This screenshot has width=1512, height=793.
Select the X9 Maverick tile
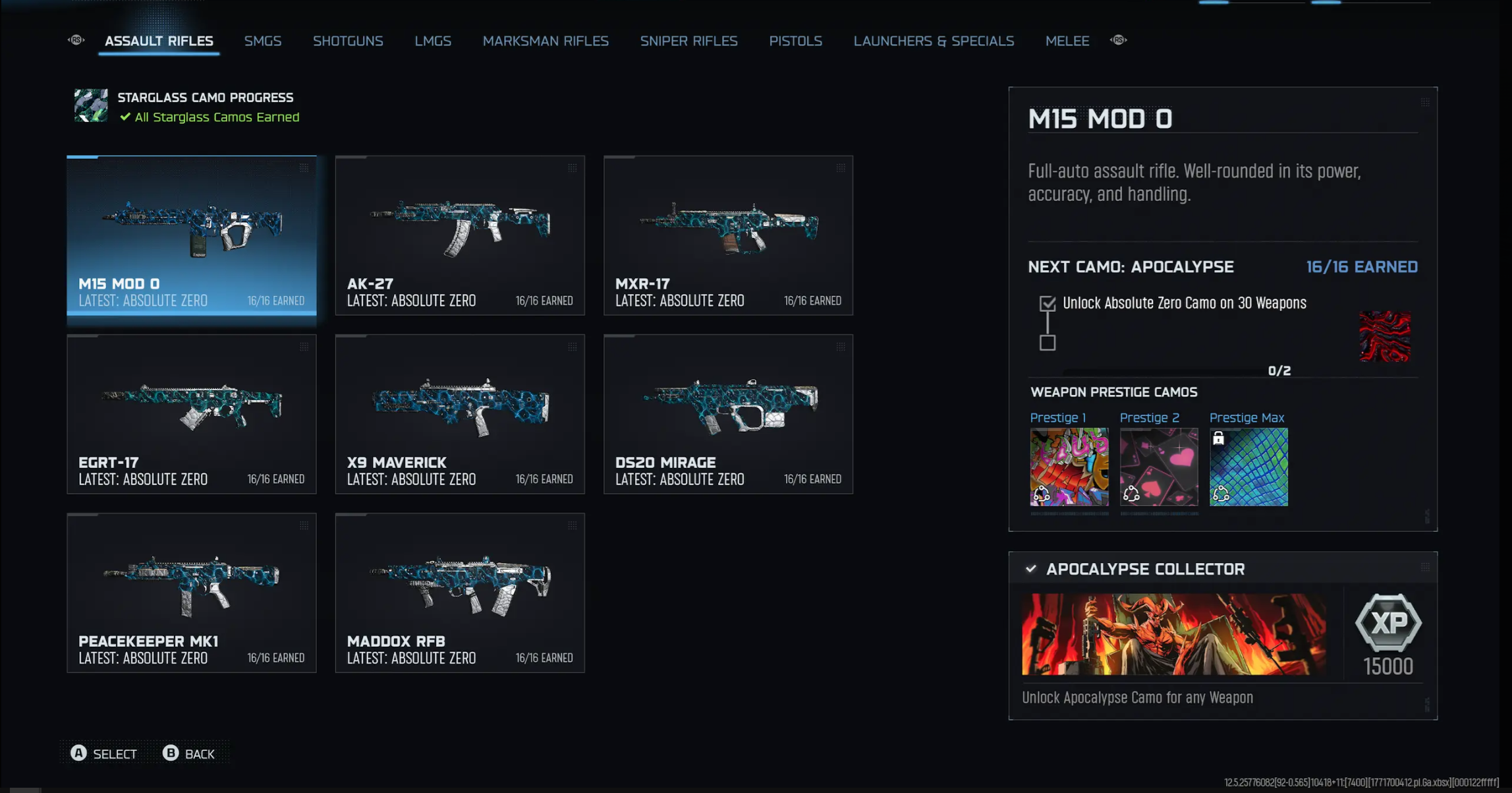[460, 414]
